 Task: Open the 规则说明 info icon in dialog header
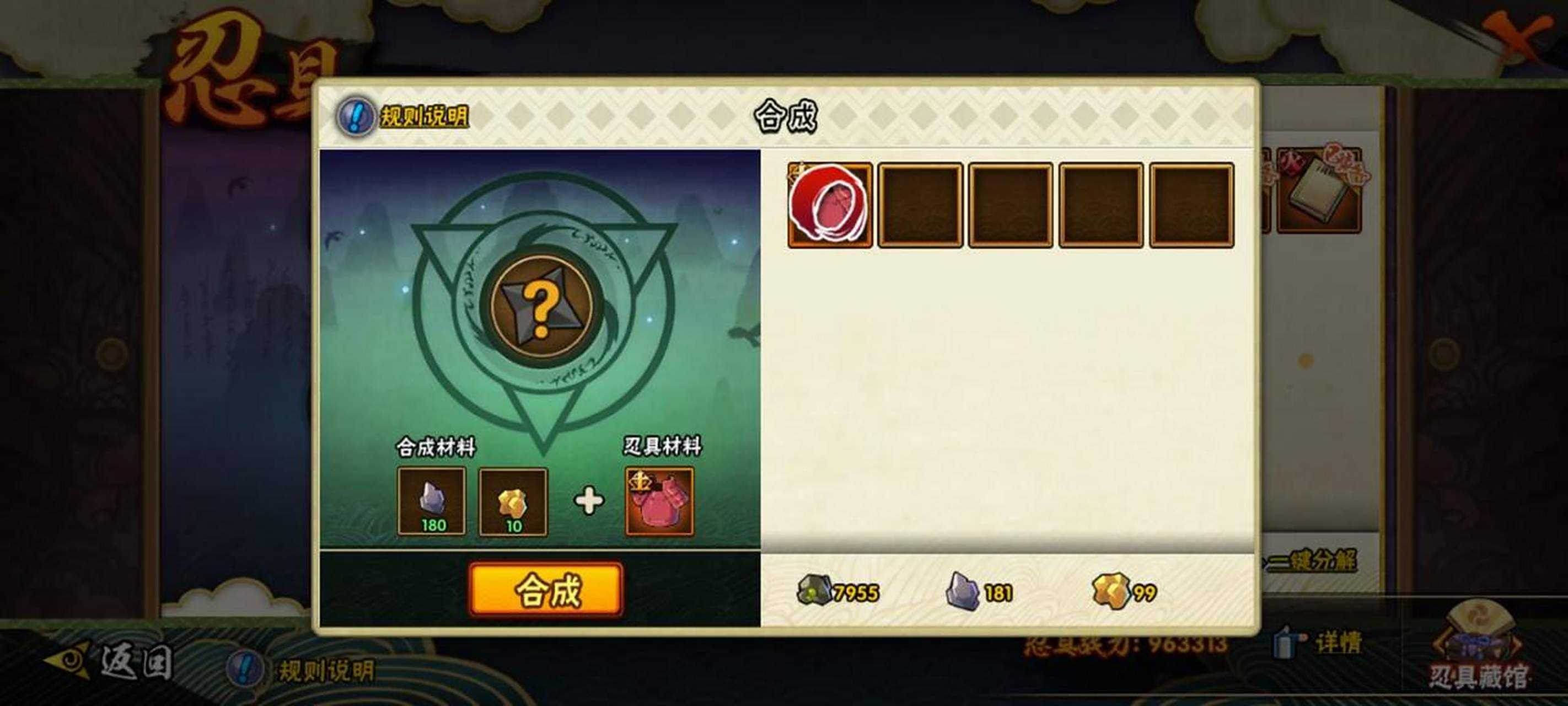(x=356, y=116)
